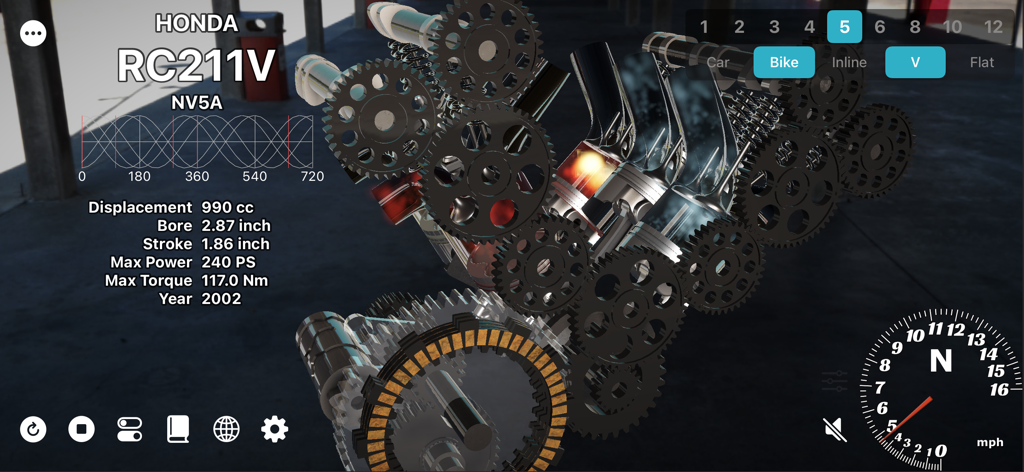Switch to 12 cylinders
The height and width of the screenshot is (472, 1024).
(x=993, y=27)
